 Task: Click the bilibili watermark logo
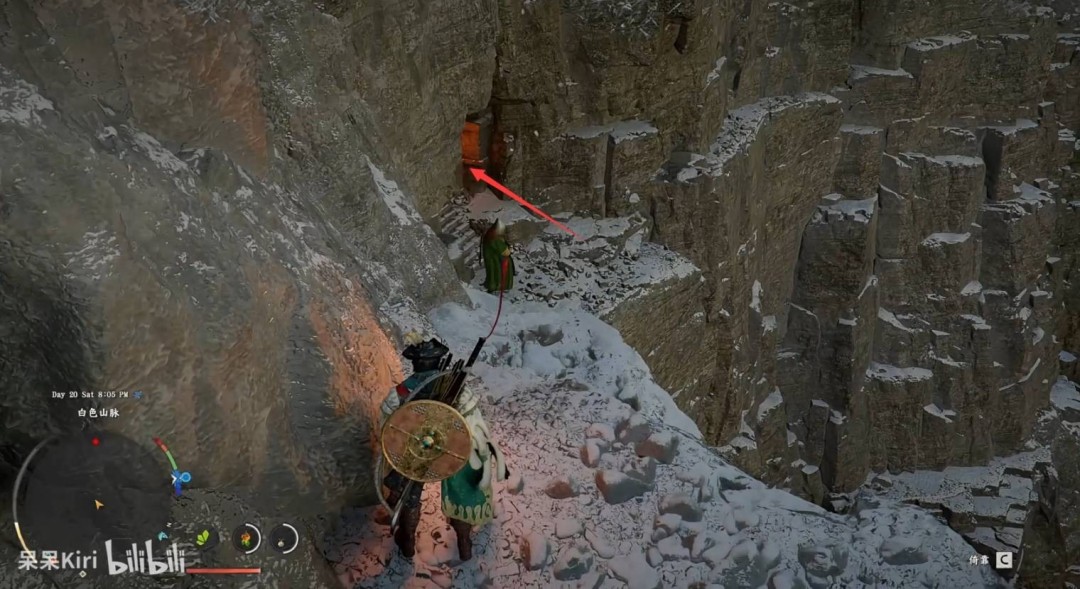(146, 558)
